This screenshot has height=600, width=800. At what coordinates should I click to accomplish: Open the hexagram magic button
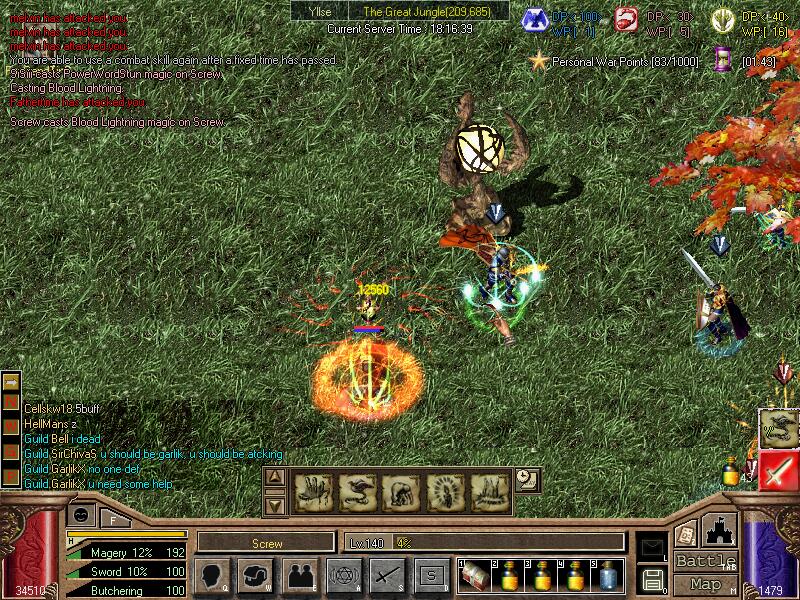tap(343, 575)
